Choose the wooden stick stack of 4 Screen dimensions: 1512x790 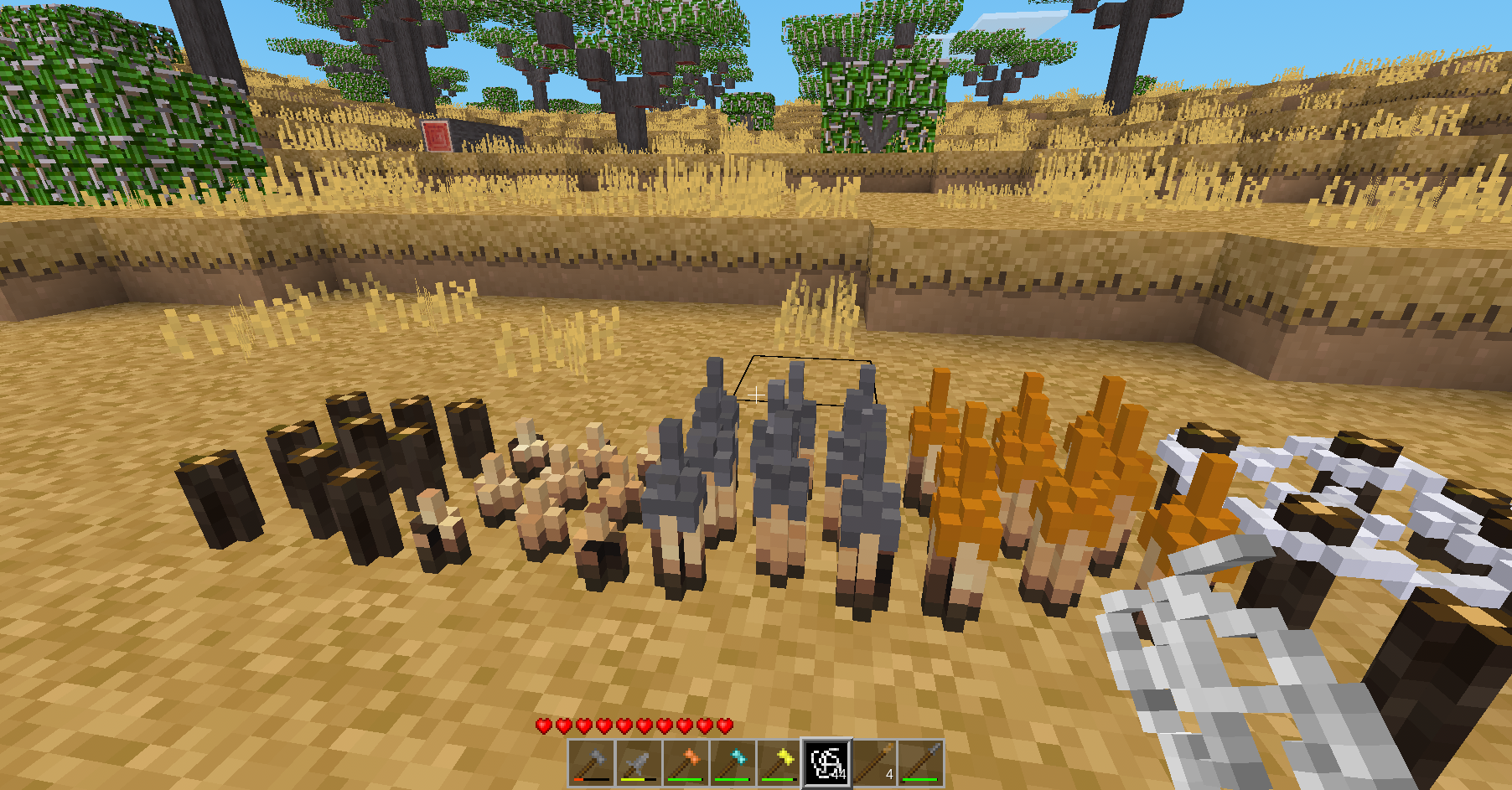pos(874,763)
